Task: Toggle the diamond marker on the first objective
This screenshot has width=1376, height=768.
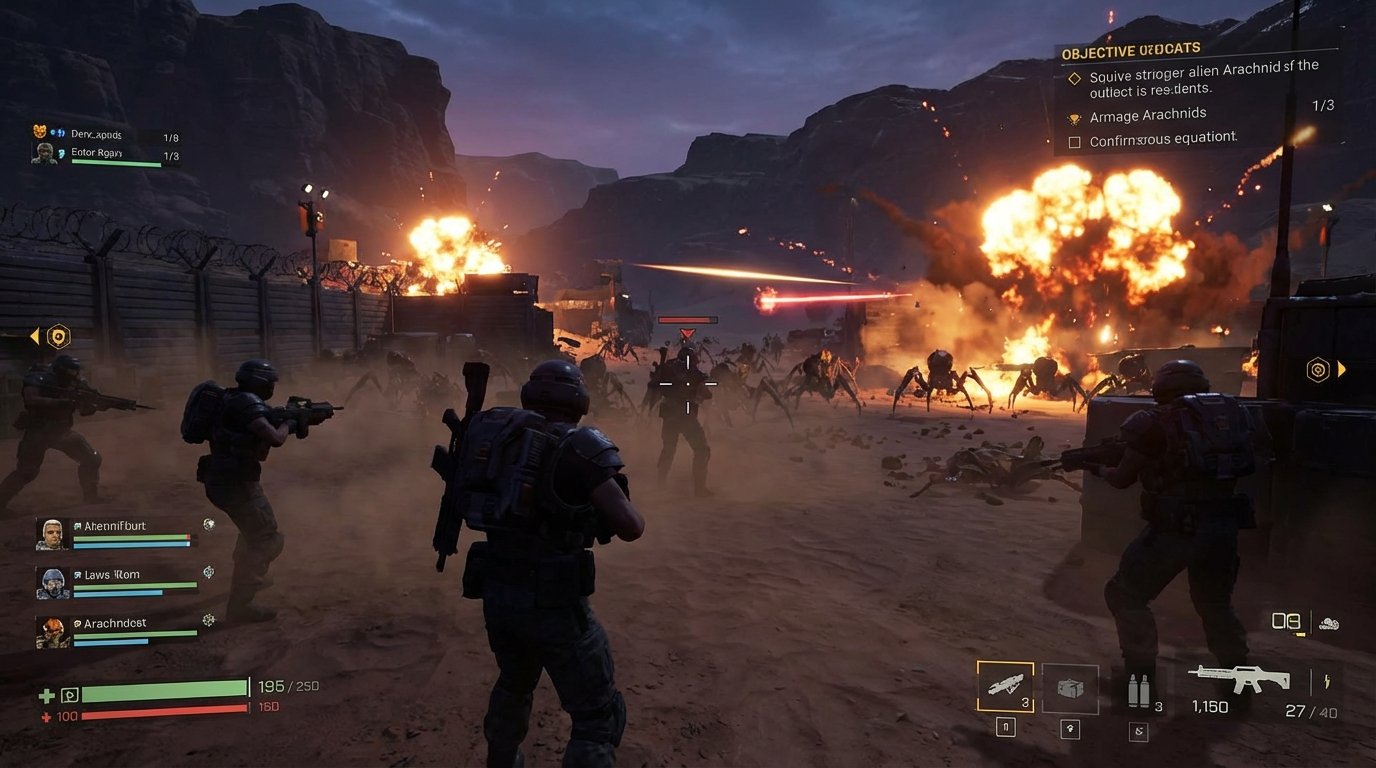Action: pos(1076,77)
